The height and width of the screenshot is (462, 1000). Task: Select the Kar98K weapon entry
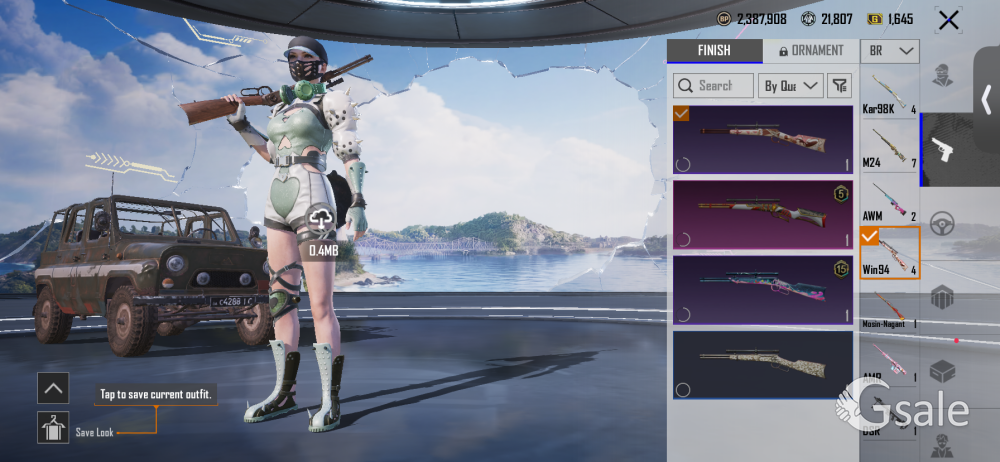click(889, 93)
